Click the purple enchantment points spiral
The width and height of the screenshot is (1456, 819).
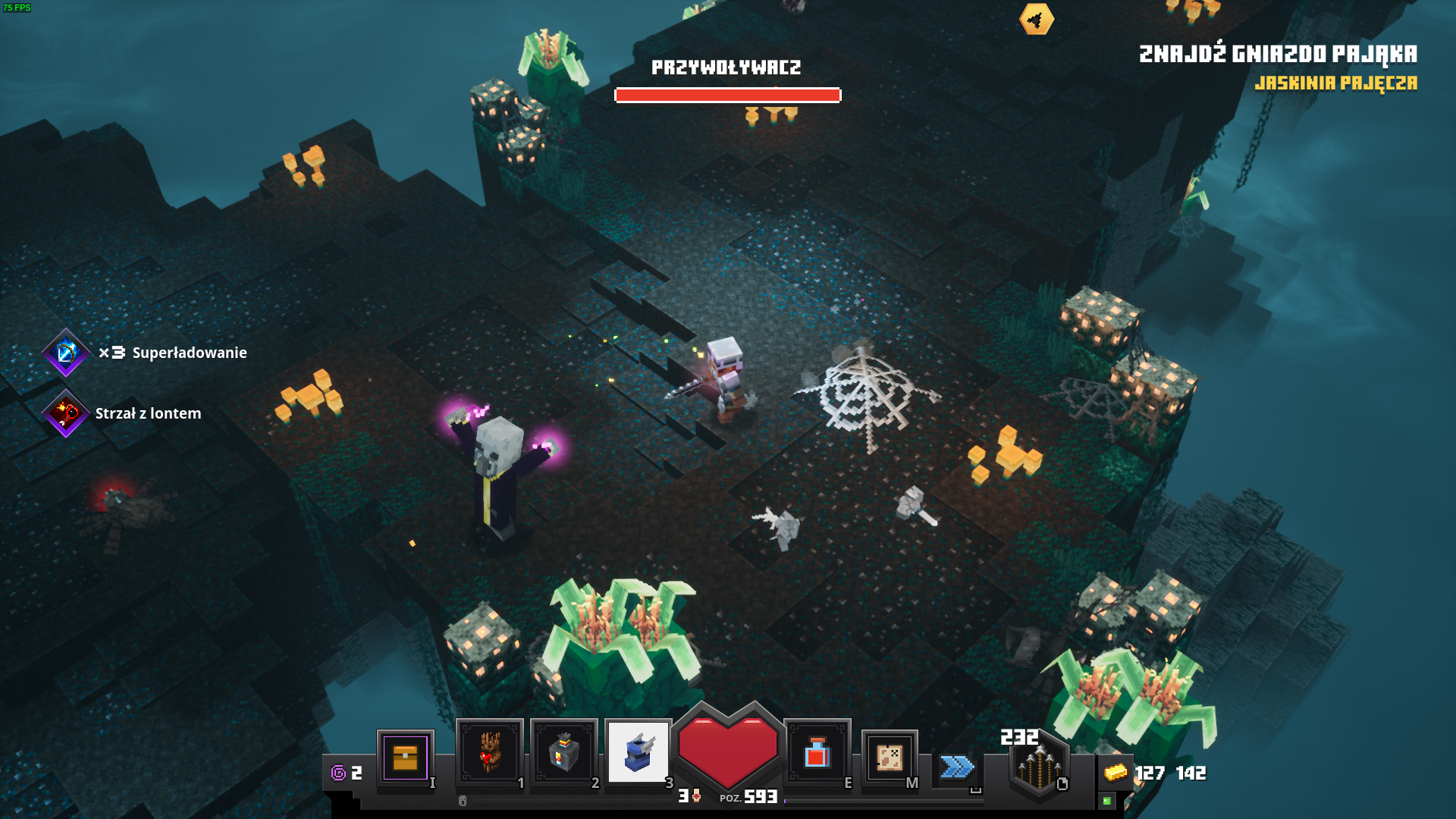(338, 773)
